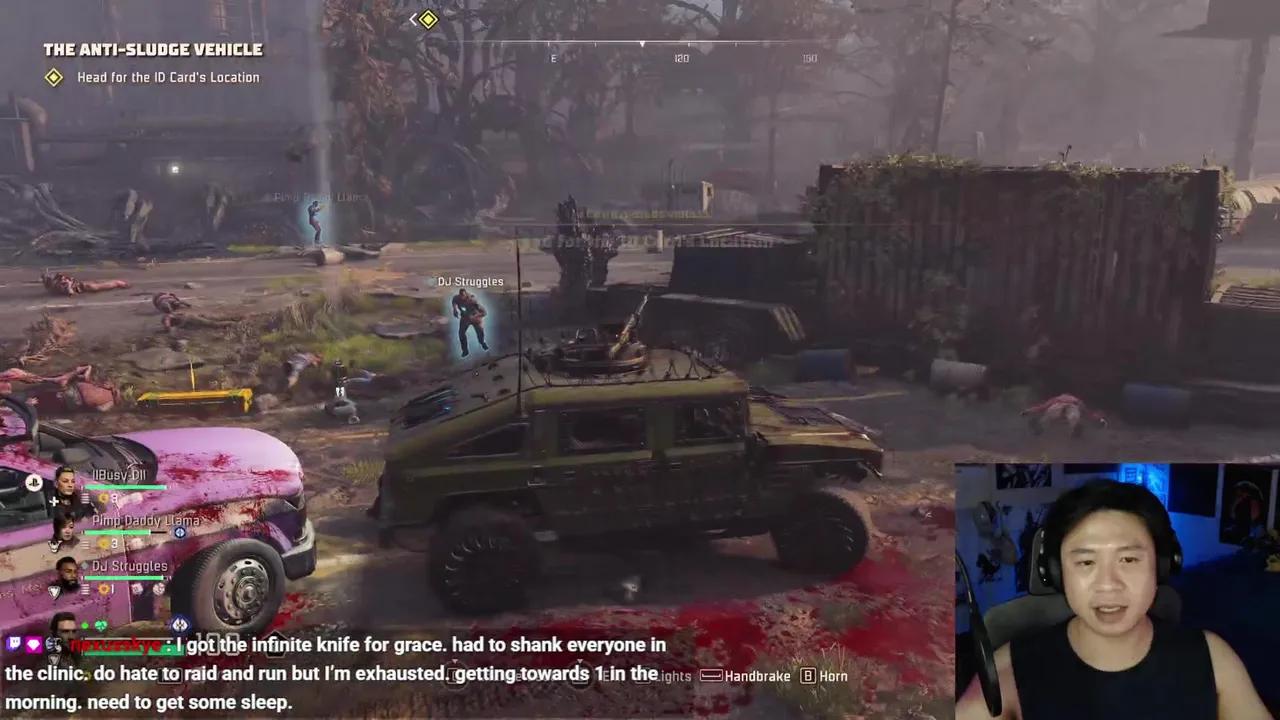This screenshot has height=720, width=1280.
Task: Click the coin icon next to IIBusy-DII's level
Action: [103, 497]
